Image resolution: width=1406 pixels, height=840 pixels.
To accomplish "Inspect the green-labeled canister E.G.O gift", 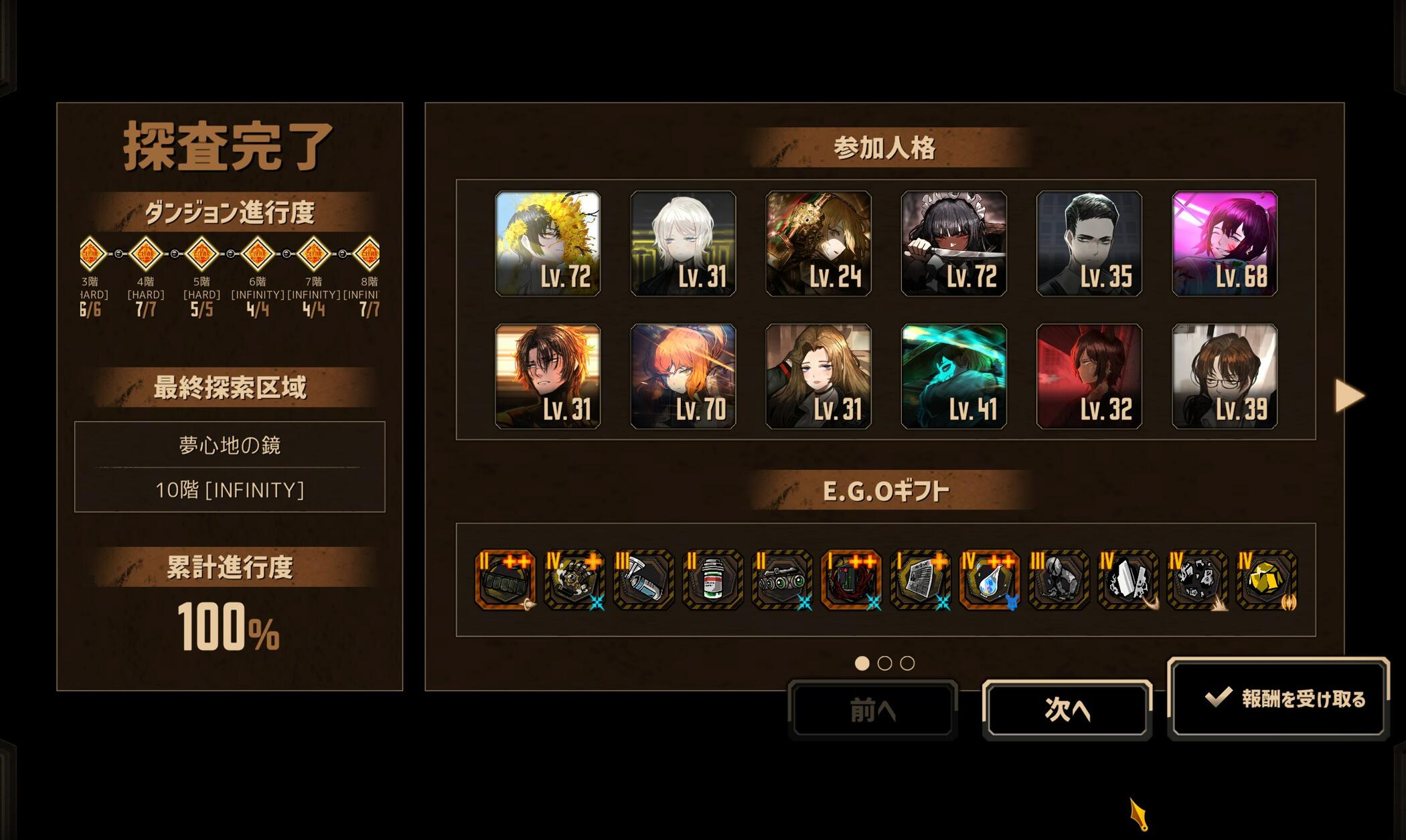I will (x=712, y=580).
